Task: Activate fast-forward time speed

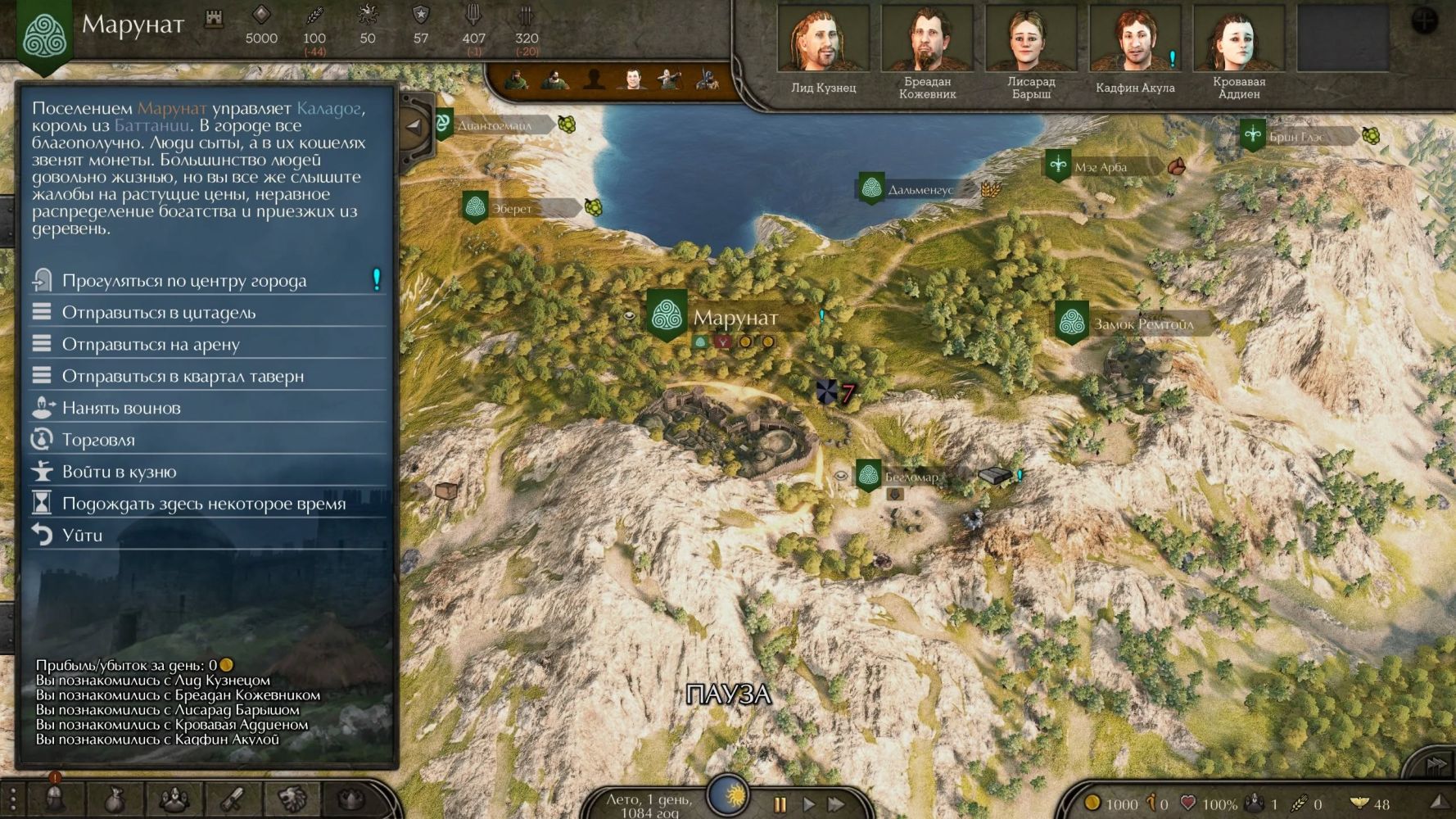Action: coord(836,804)
